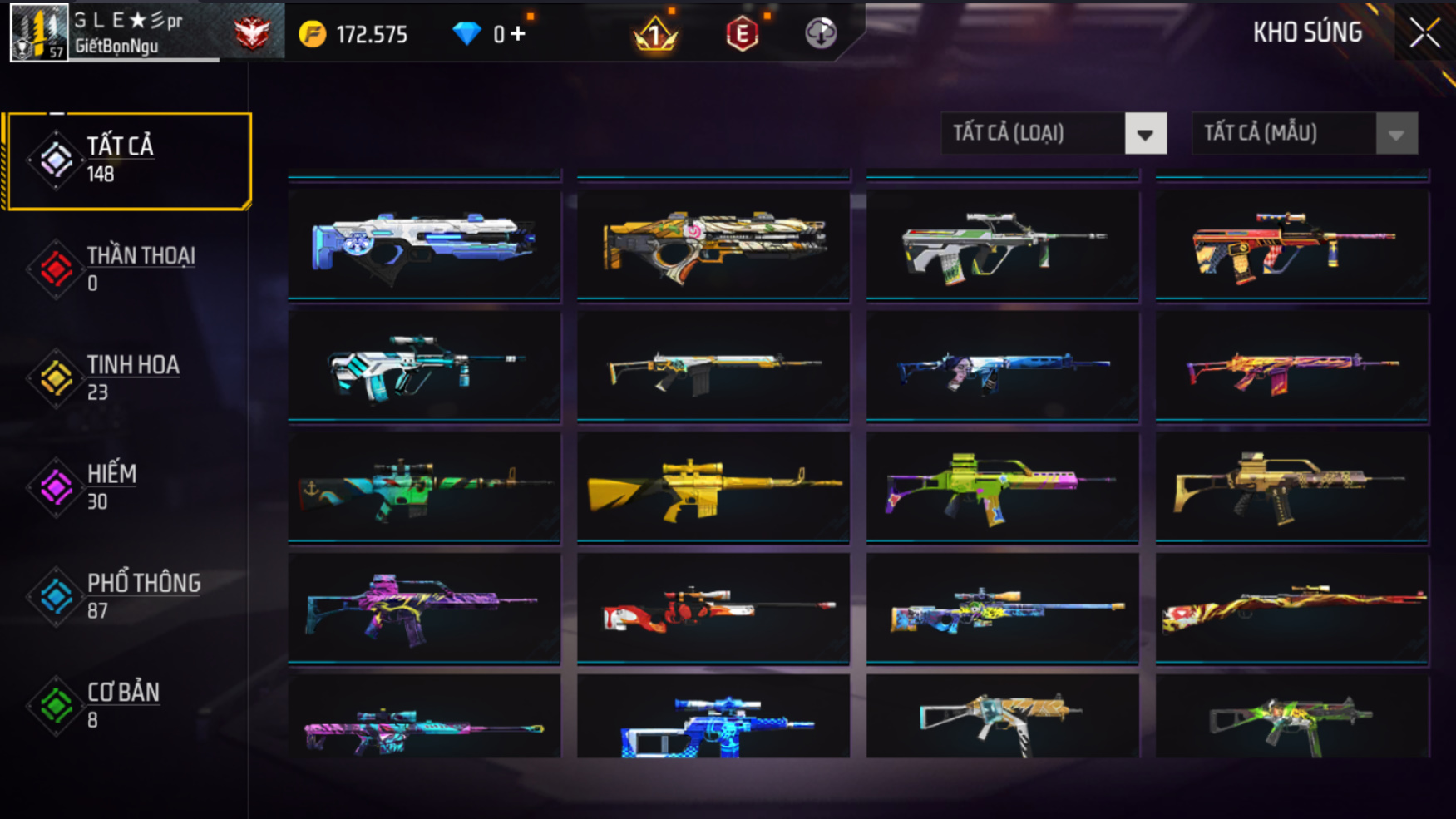Close the Kho Súng weapon vault

click(x=1424, y=33)
